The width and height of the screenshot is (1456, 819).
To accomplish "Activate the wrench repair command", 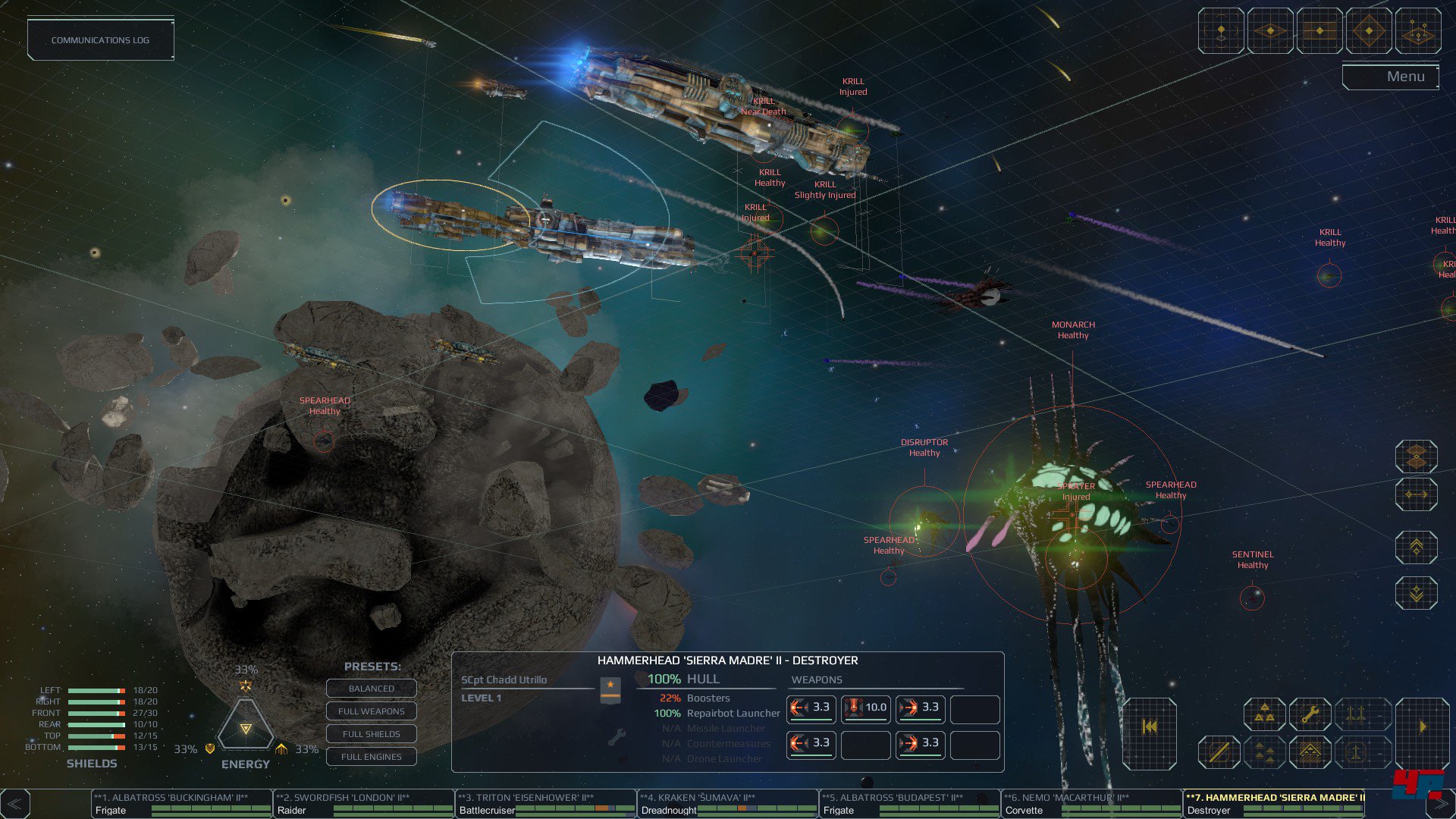I will pyautogui.click(x=1310, y=714).
